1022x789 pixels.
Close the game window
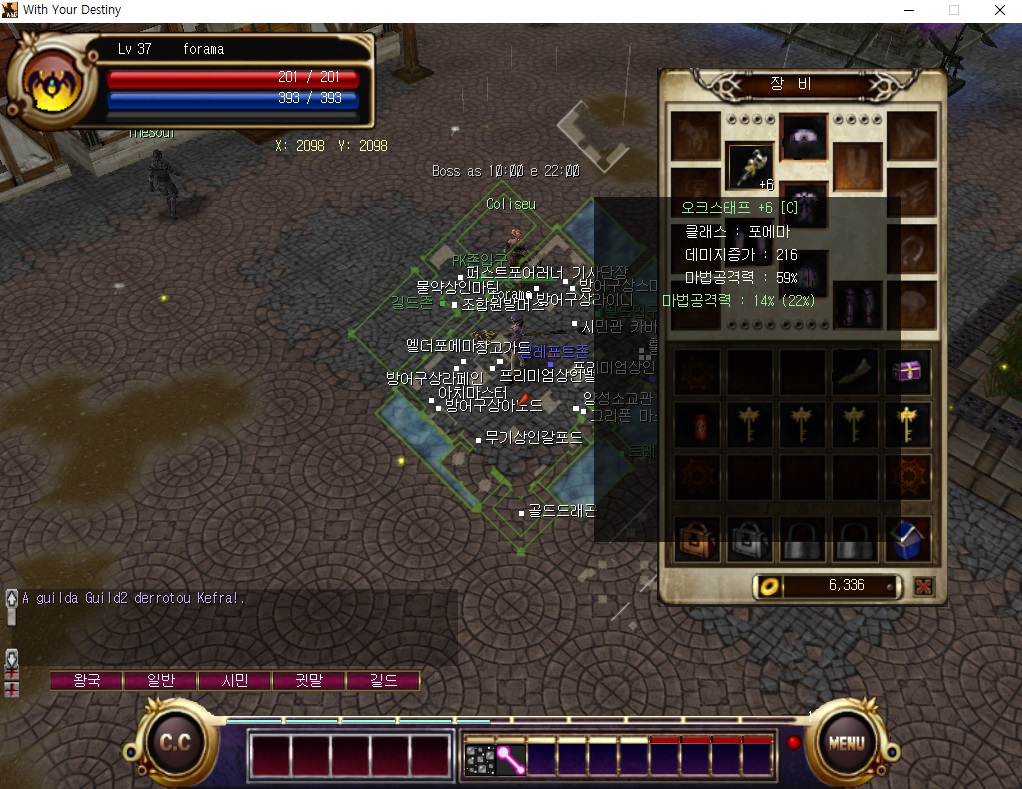tap(999, 11)
